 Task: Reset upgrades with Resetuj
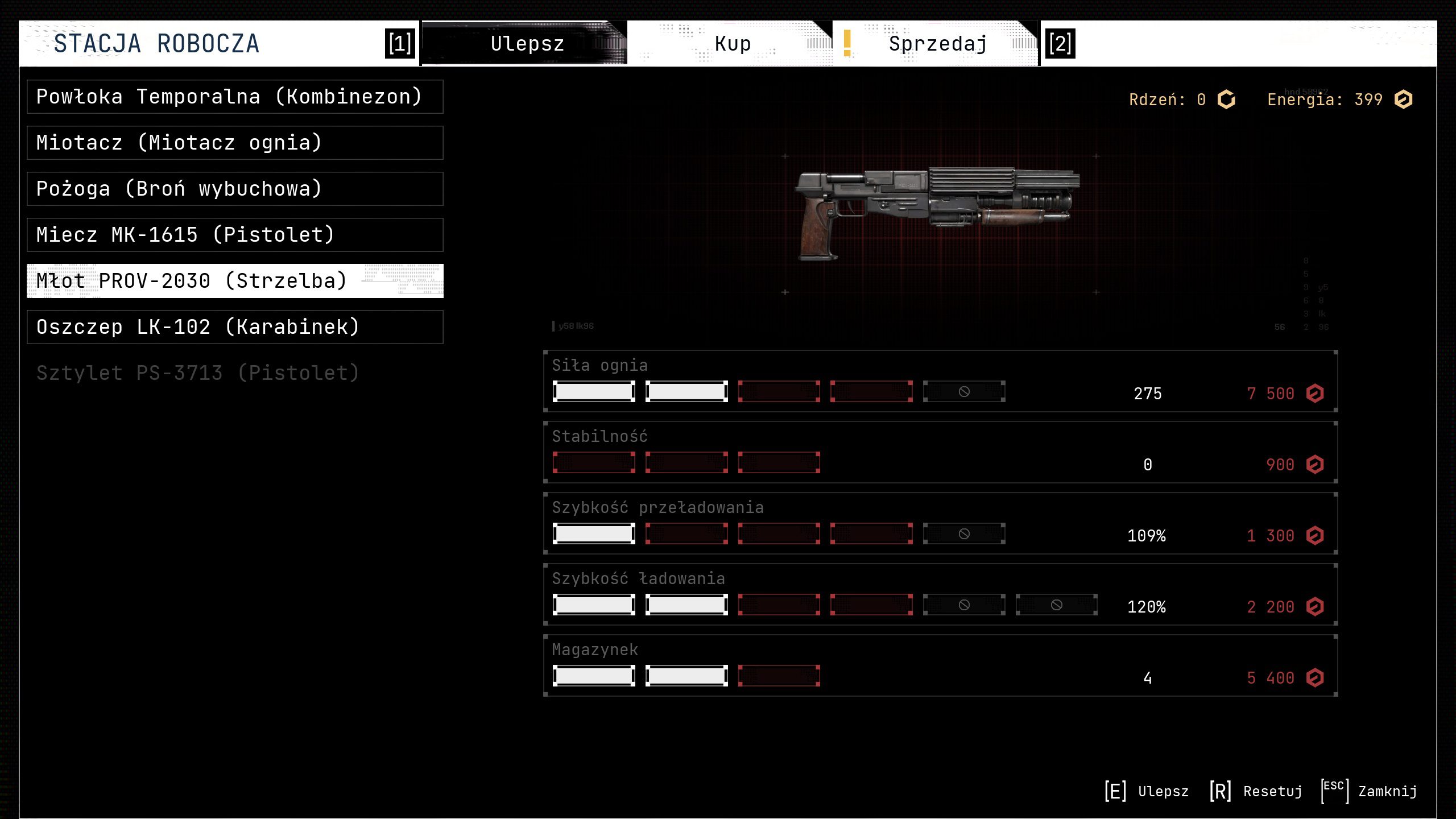[1256, 791]
